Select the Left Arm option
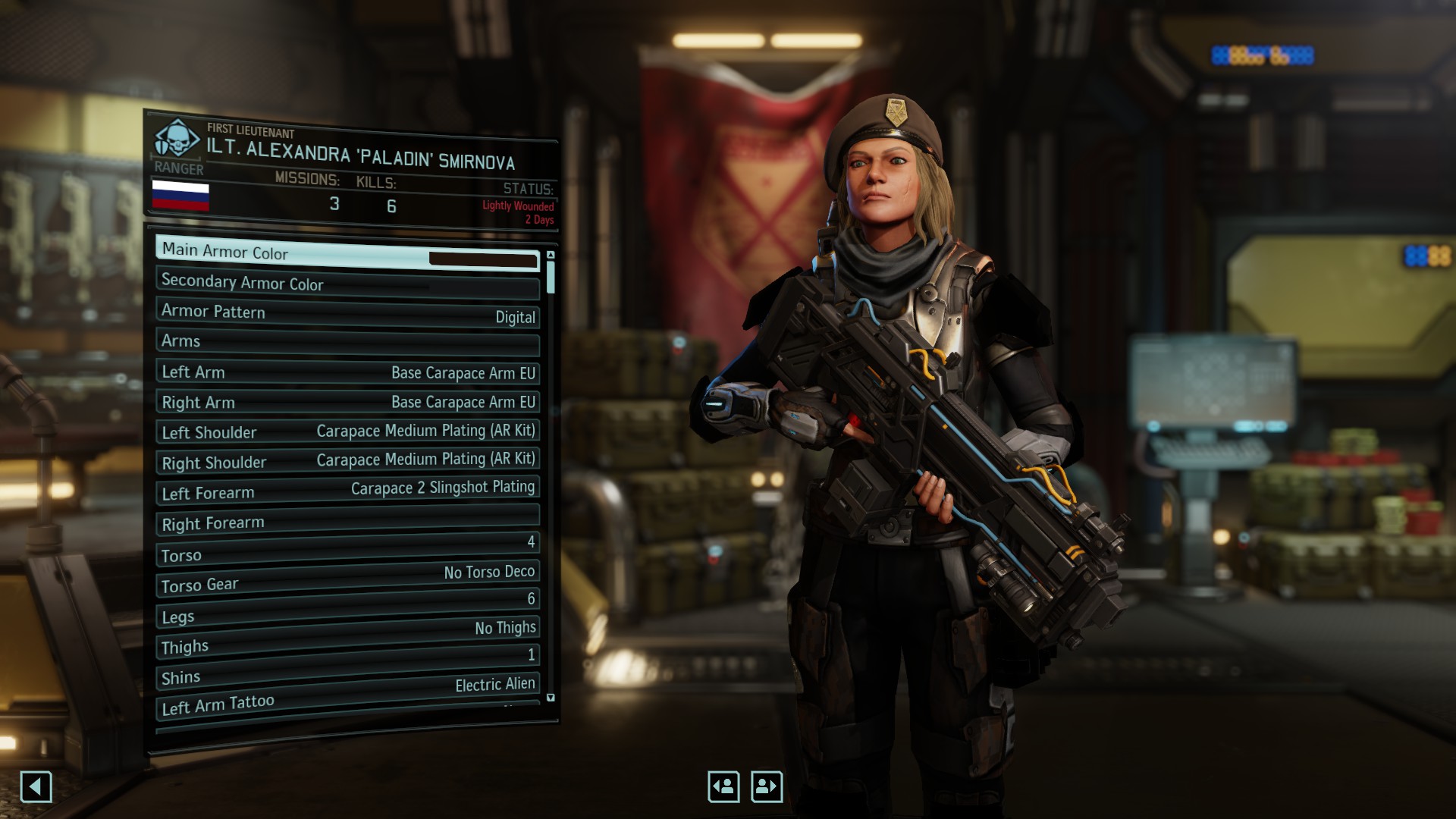1456x819 pixels. [x=347, y=372]
